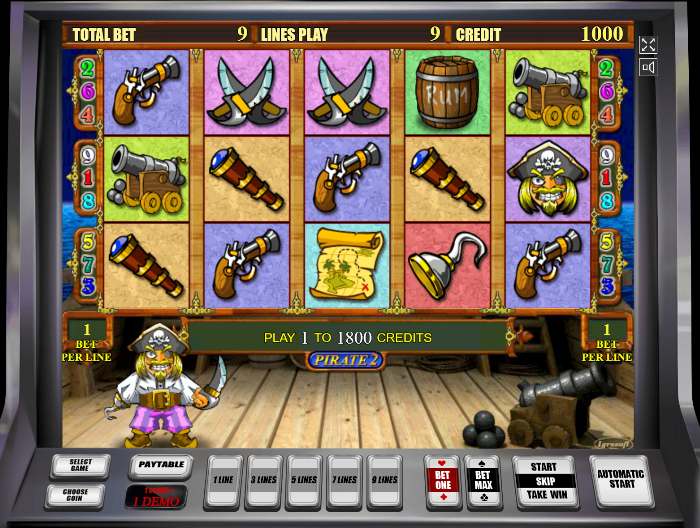Screen dimensions: 700x528
Task: Choose the 3 Lines button
Action: 264,482
